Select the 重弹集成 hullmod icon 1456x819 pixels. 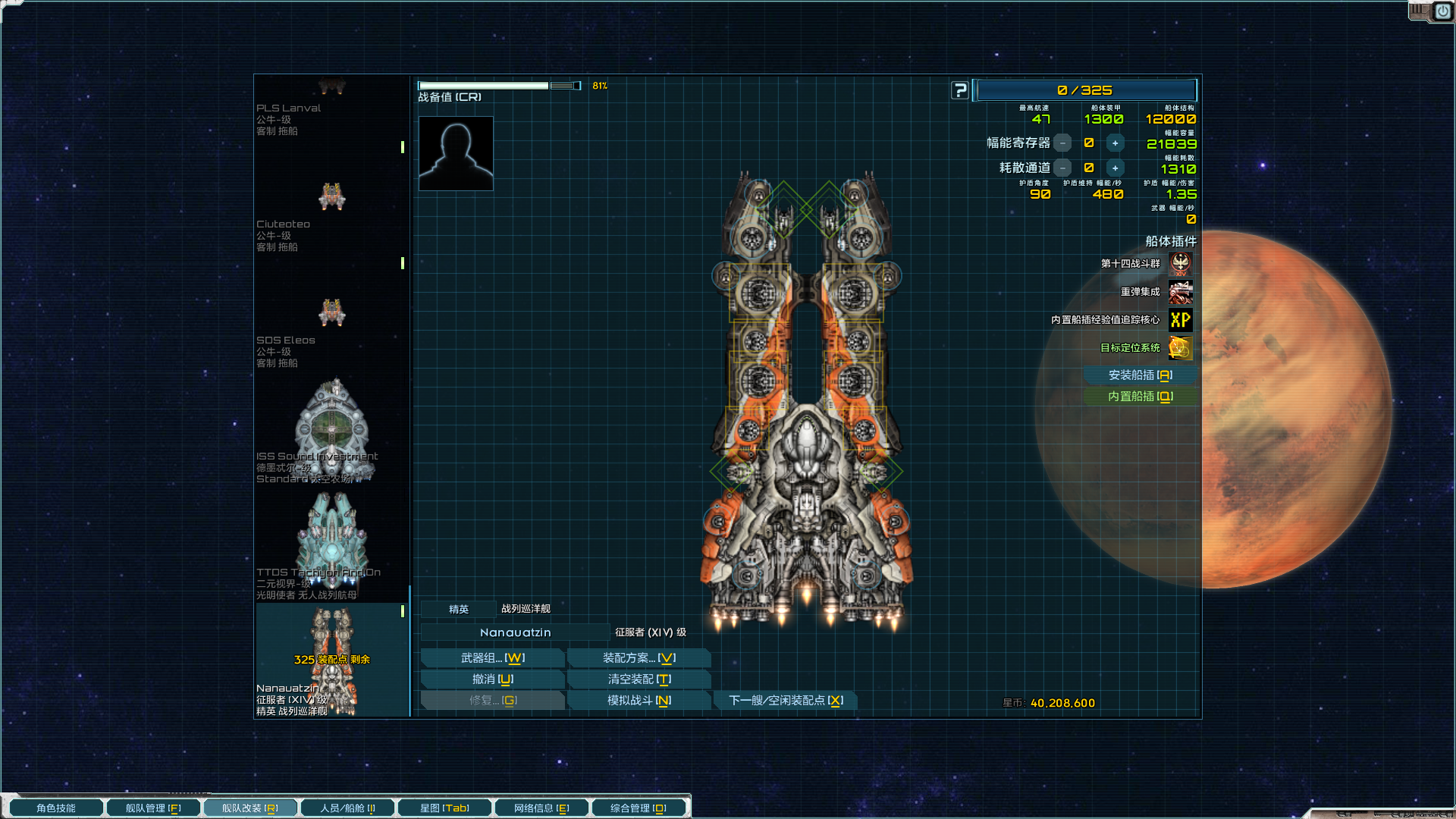tap(1180, 292)
